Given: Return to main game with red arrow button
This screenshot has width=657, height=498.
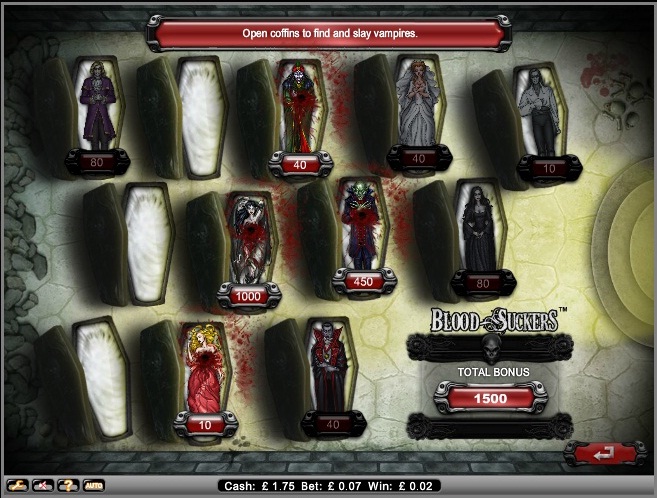Looking at the screenshot, I should tap(598, 454).
